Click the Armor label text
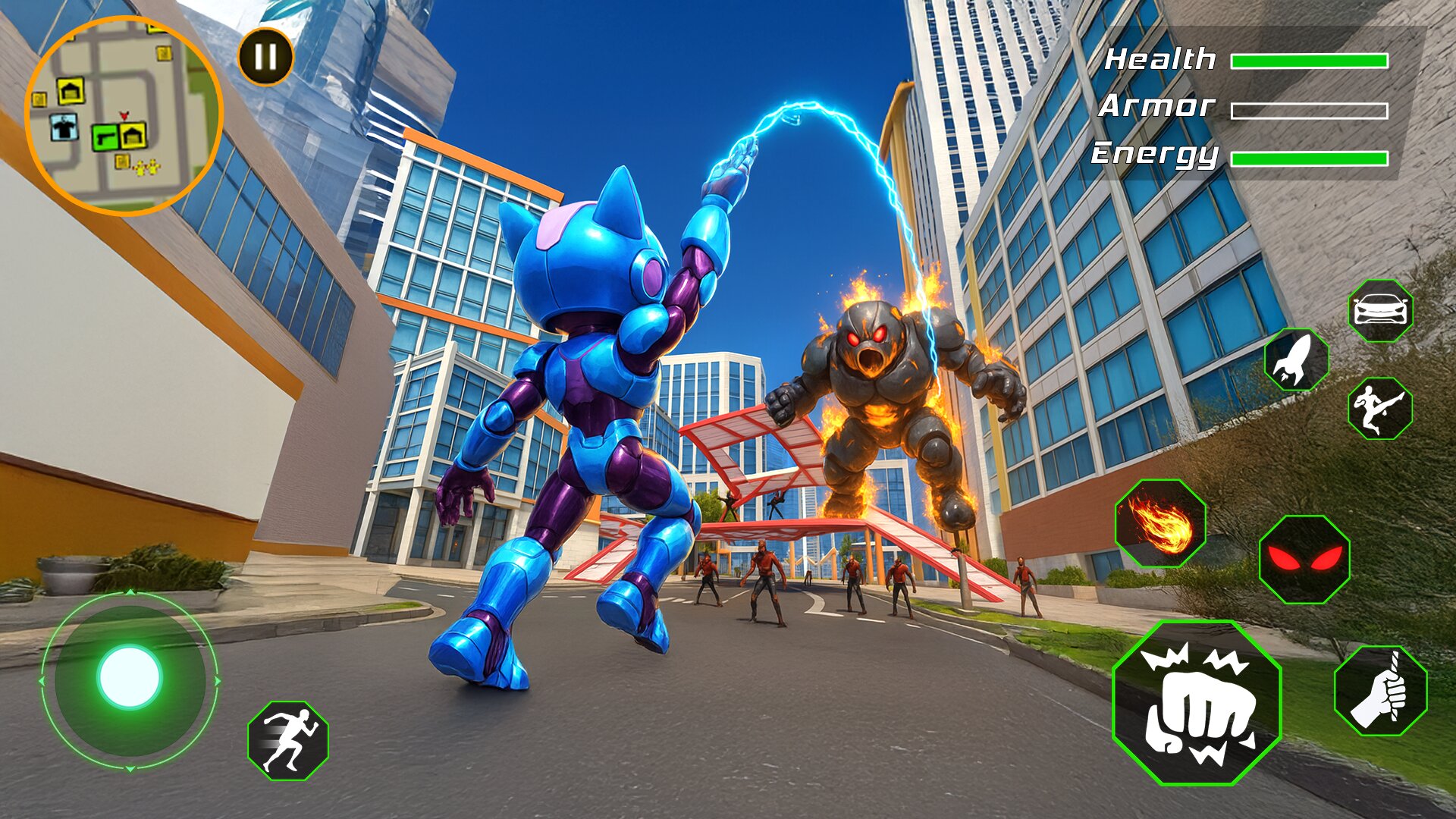1456x819 pixels. pyautogui.click(x=1156, y=106)
